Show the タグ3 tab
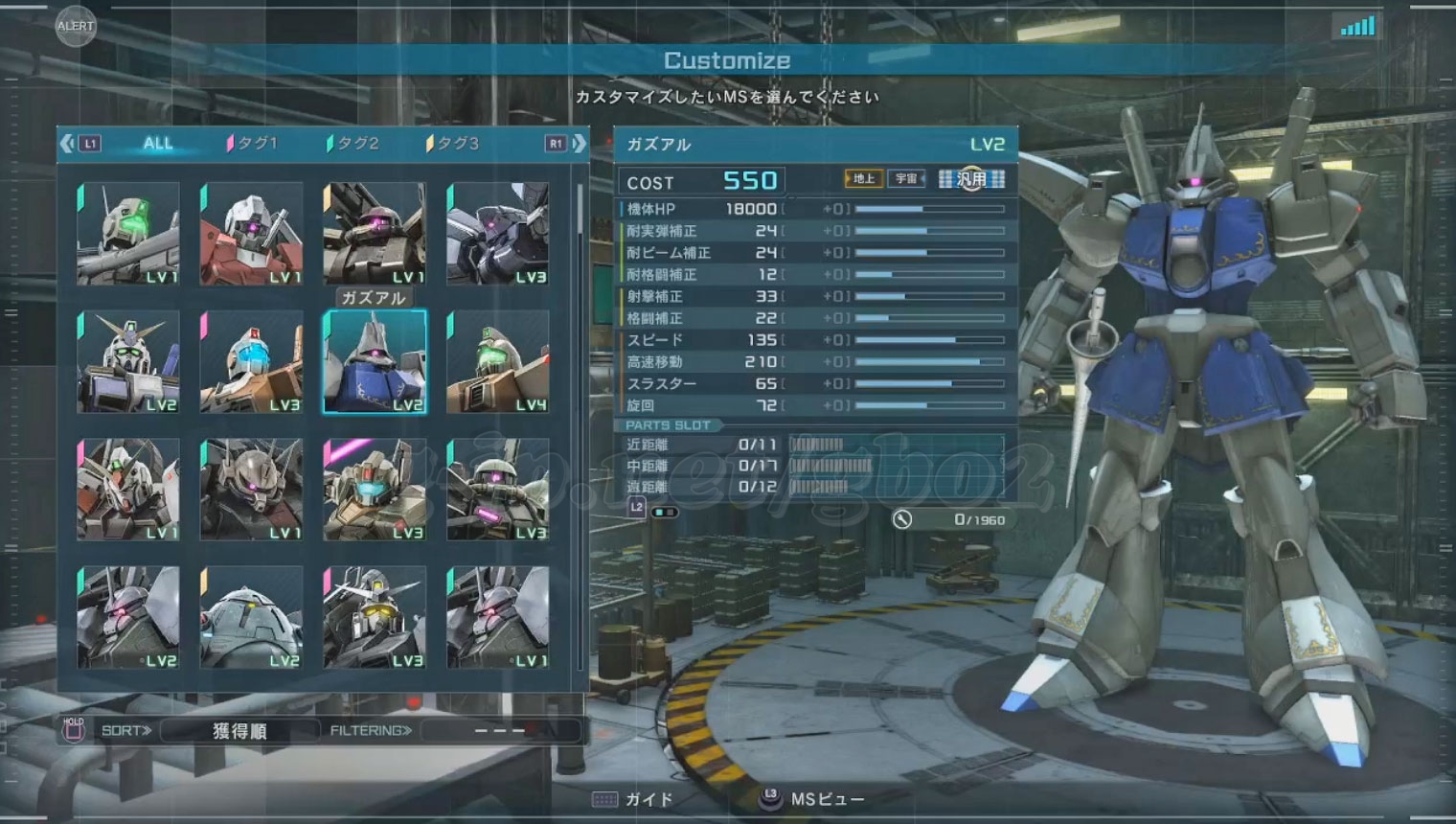Screen dimensions: 1456x824 click(x=453, y=144)
